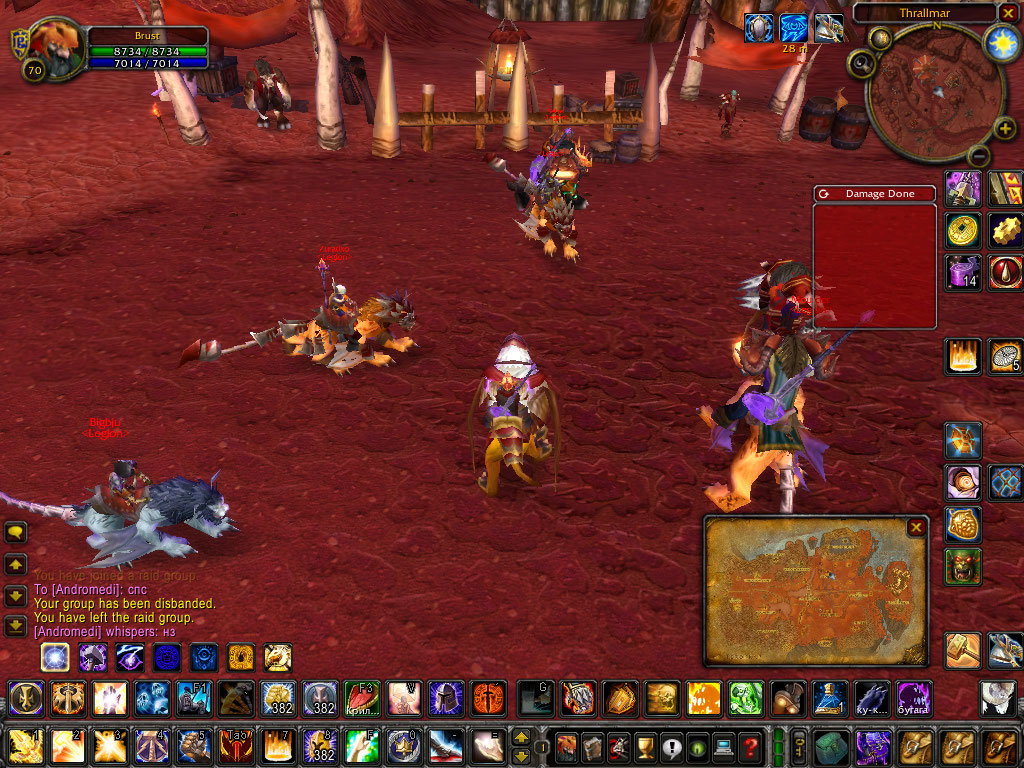
Task: Close the Thrallmar minimap with the X
Action: pyautogui.click(x=1008, y=13)
